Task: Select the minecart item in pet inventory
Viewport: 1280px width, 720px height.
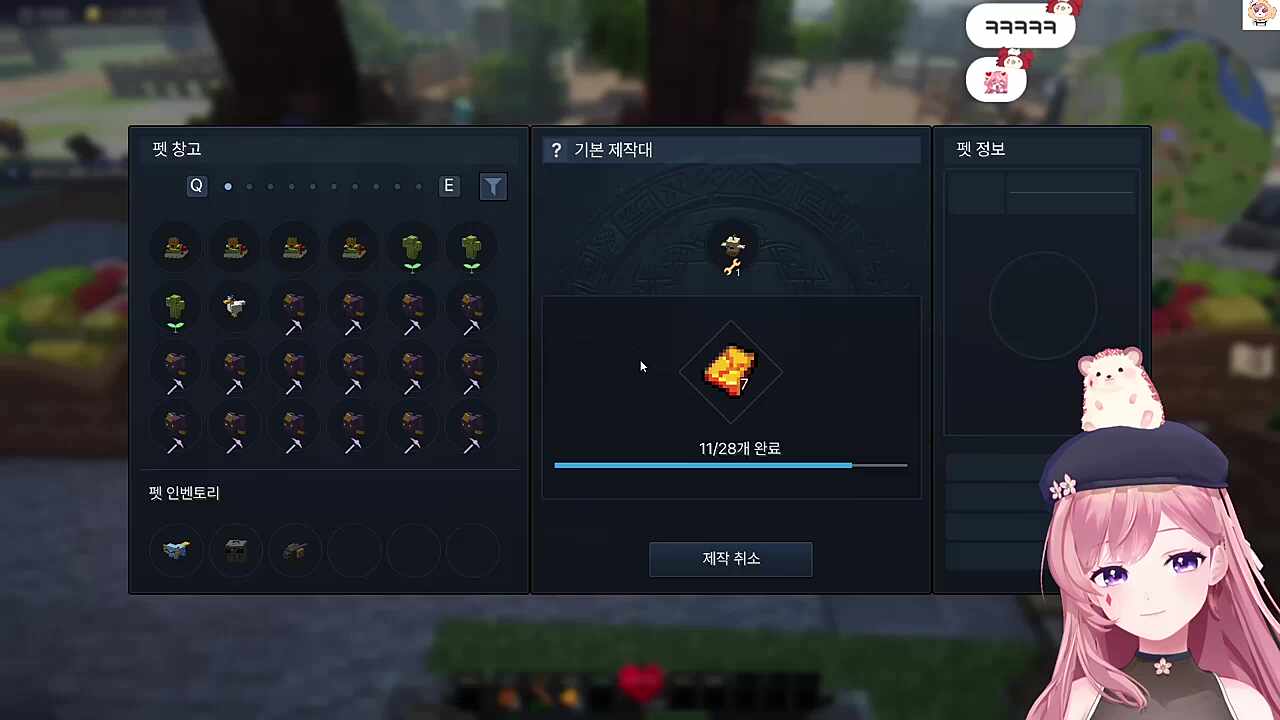Action: (x=294, y=550)
